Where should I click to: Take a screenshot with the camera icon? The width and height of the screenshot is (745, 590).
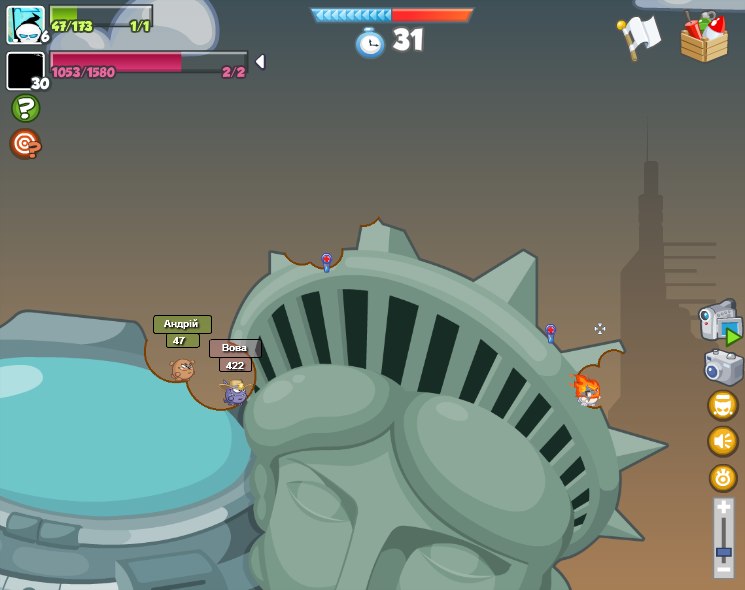pyautogui.click(x=723, y=367)
